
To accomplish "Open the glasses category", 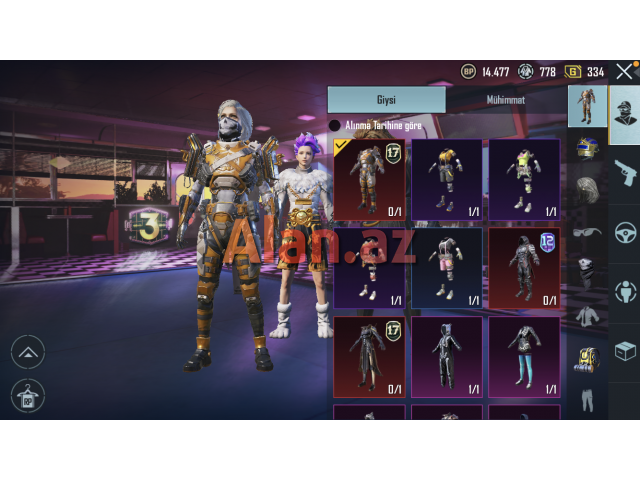I will coord(587,230).
